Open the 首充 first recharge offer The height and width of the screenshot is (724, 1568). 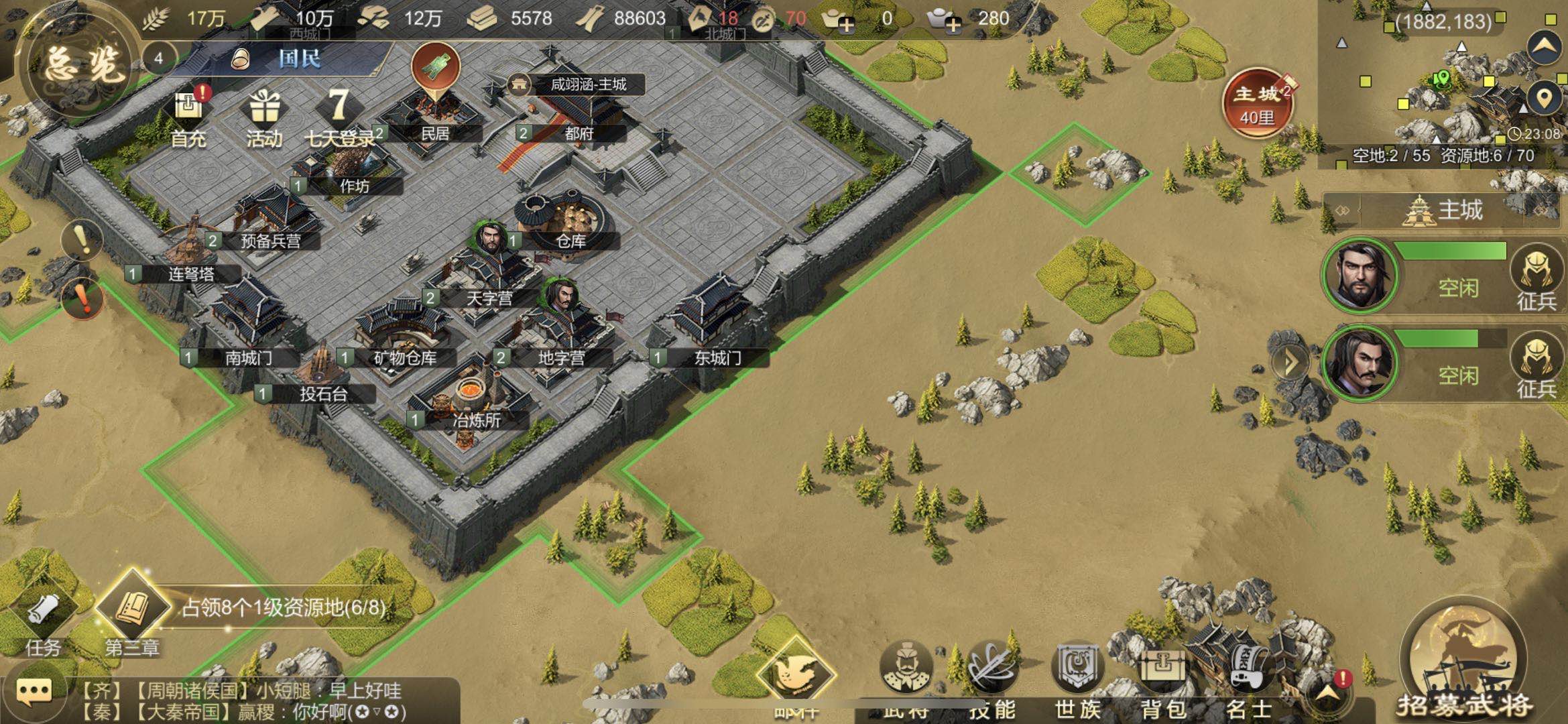pyautogui.click(x=189, y=117)
